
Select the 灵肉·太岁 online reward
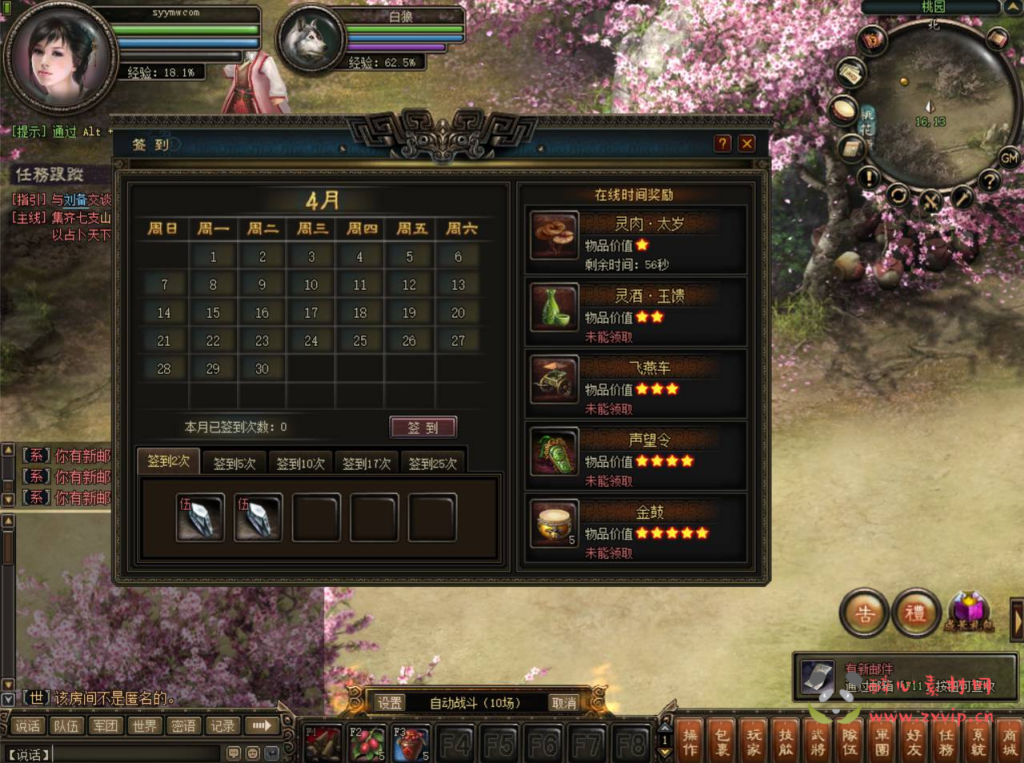554,236
